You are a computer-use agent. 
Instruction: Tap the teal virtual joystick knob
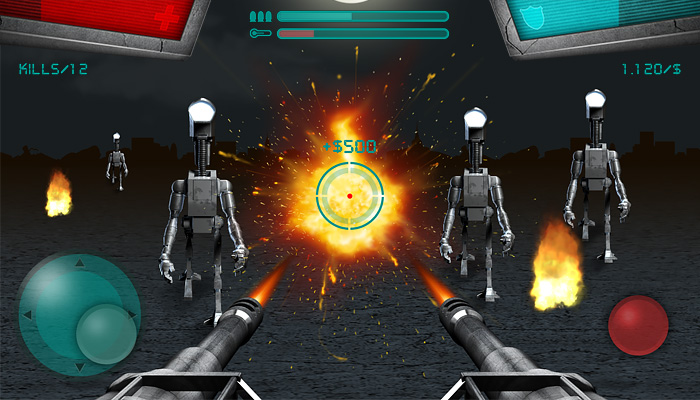tap(106, 333)
